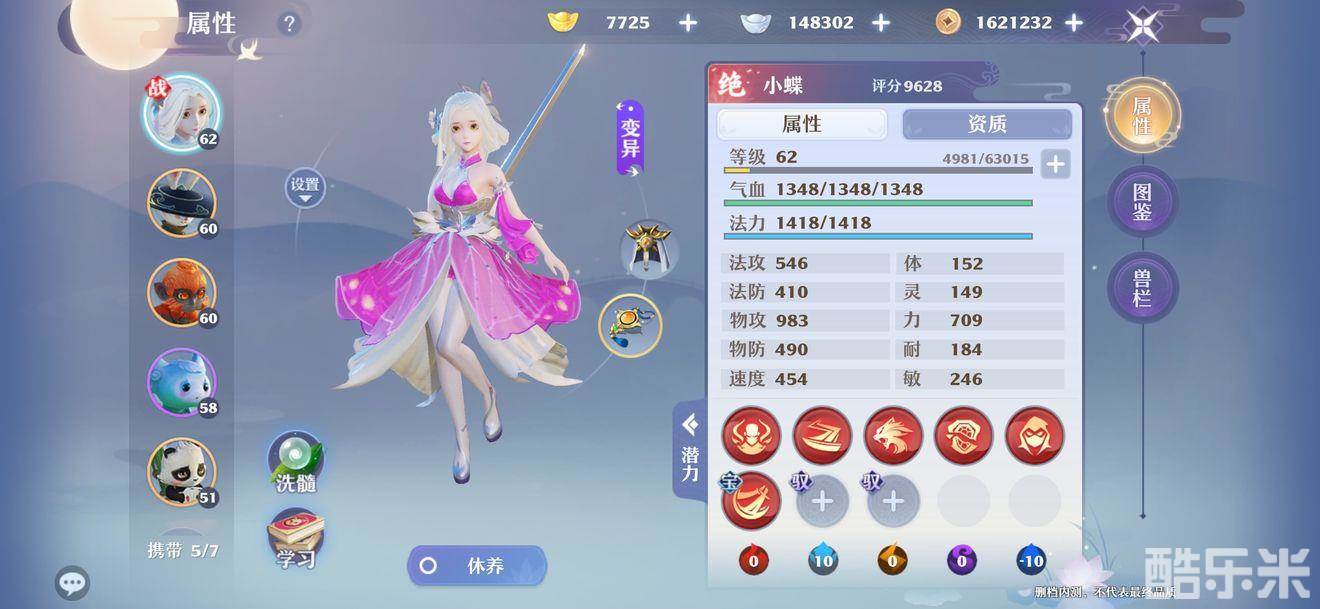The height and width of the screenshot is (609, 1320).
Task: Click the 休养 rest button
Action: 477,566
